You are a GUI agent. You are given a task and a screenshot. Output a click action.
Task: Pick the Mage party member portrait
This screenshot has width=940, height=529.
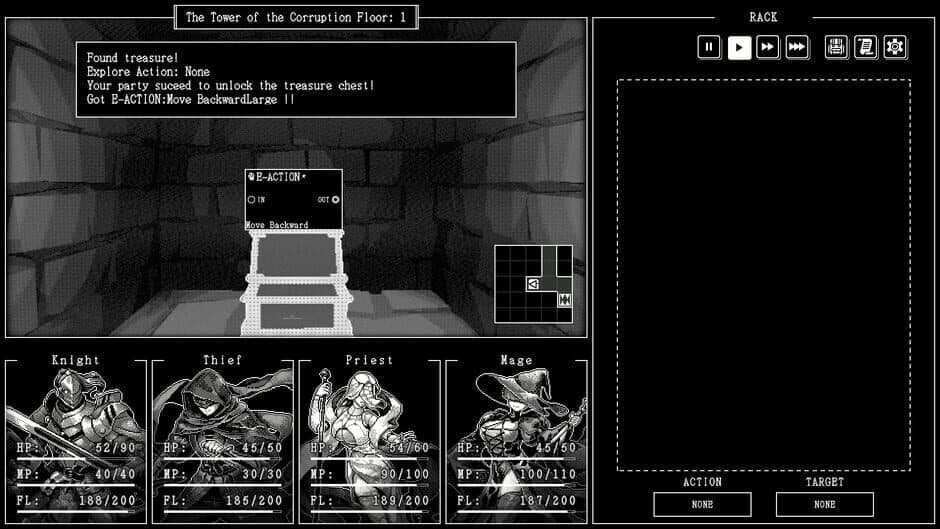[515, 440]
